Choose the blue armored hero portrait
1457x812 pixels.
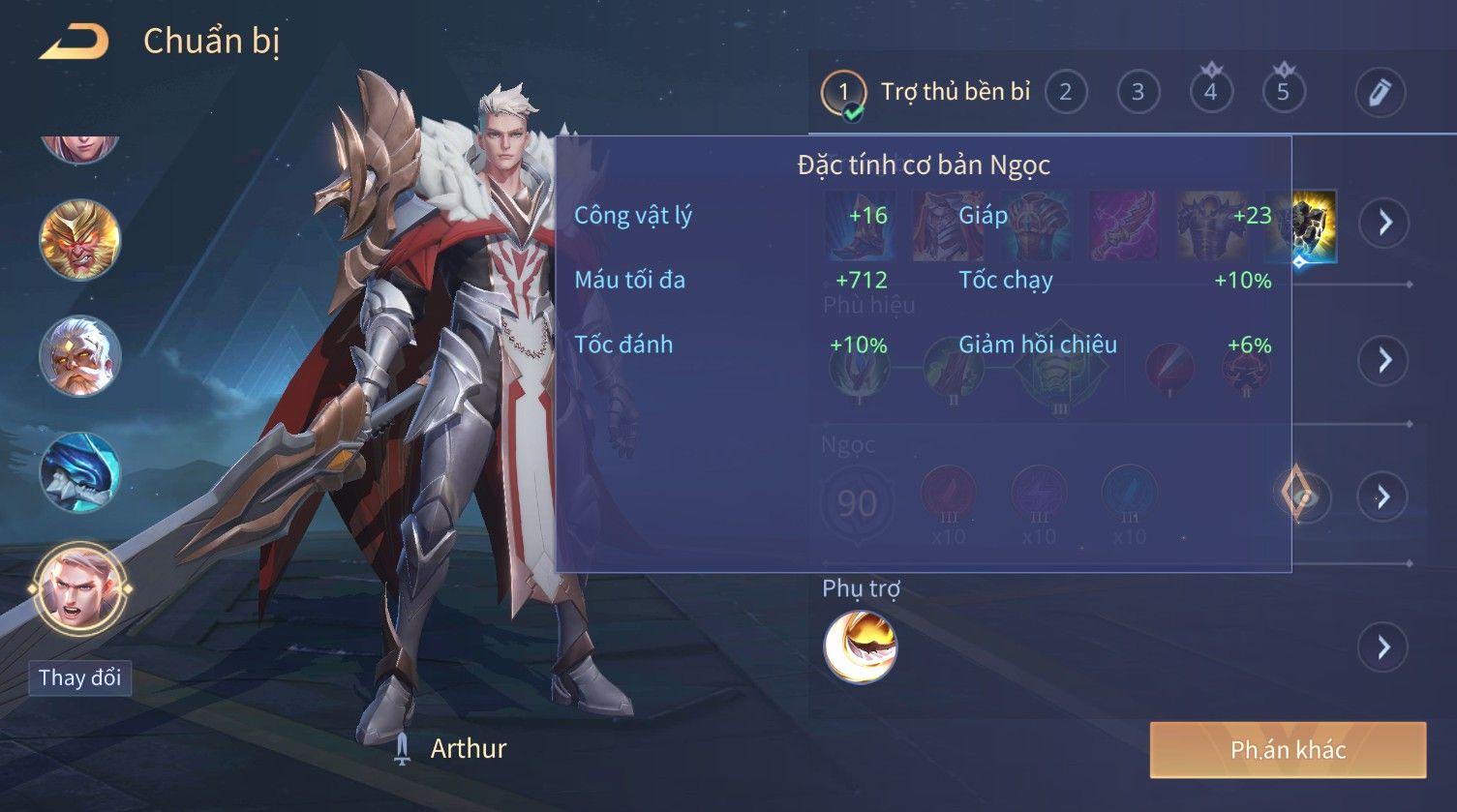point(80,472)
